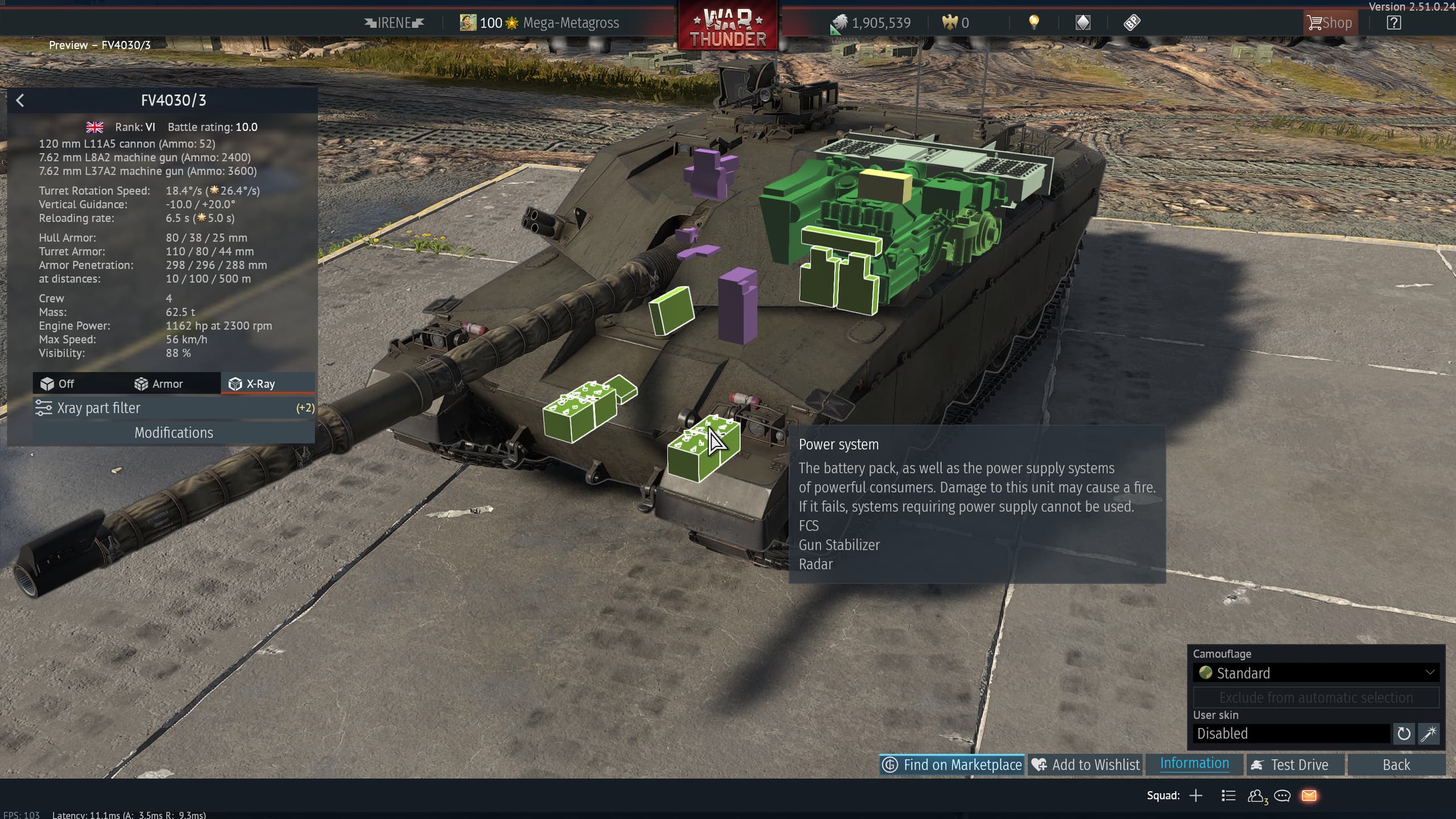Open the Disabled user skin selector
The height and width of the screenshot is (819, 1456).
[1291, 734]
